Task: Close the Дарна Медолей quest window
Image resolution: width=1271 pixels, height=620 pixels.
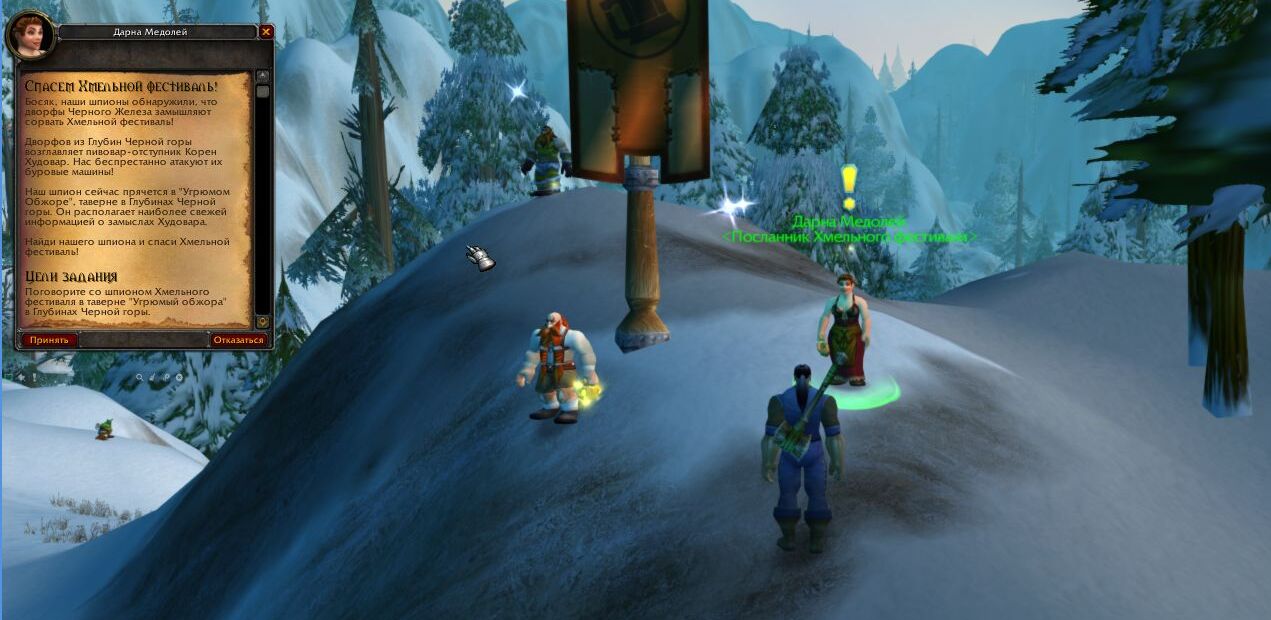Action: point(266,32)
